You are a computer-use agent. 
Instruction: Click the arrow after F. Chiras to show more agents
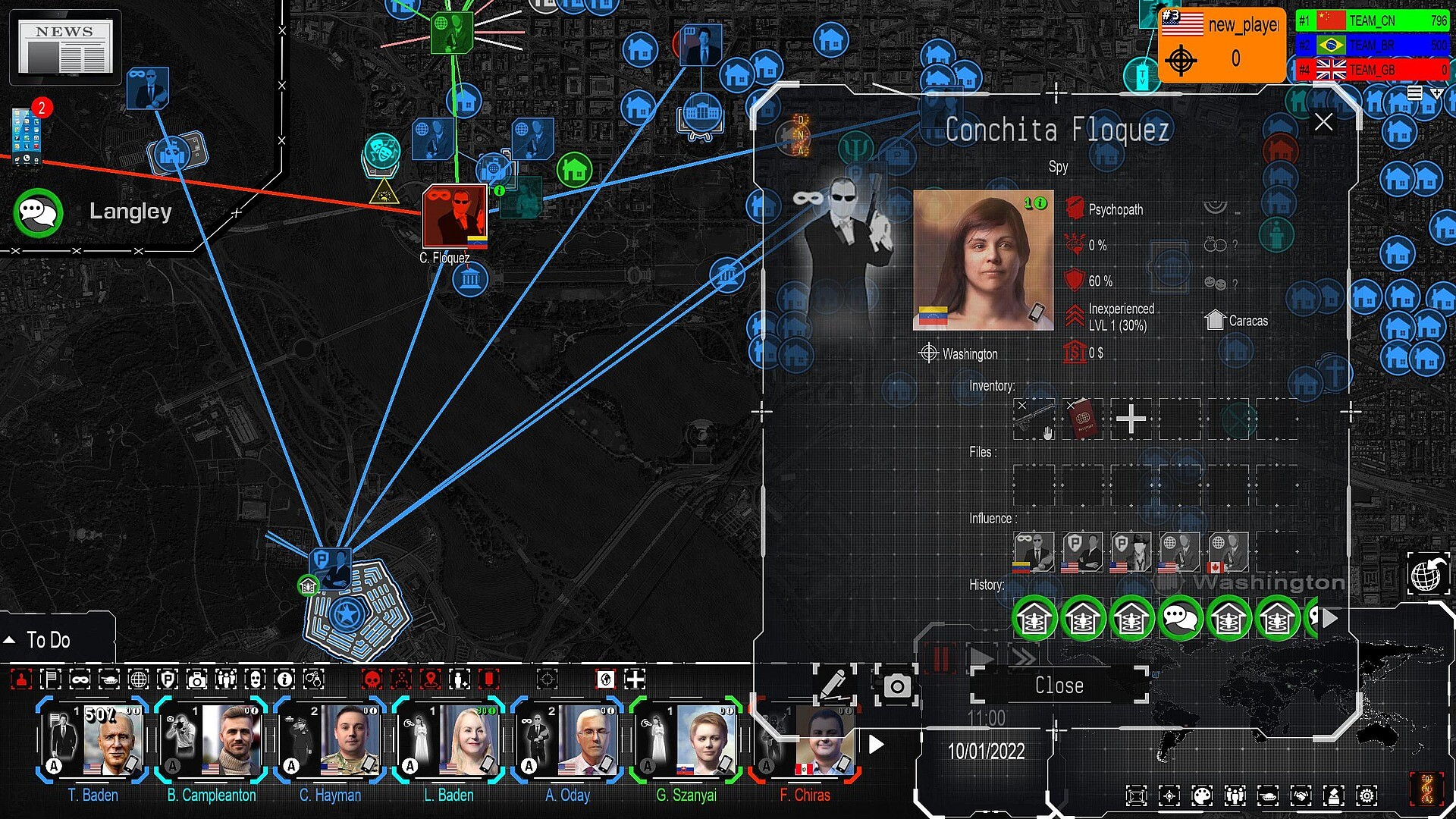pyautogui.click(x=876, y=745)
